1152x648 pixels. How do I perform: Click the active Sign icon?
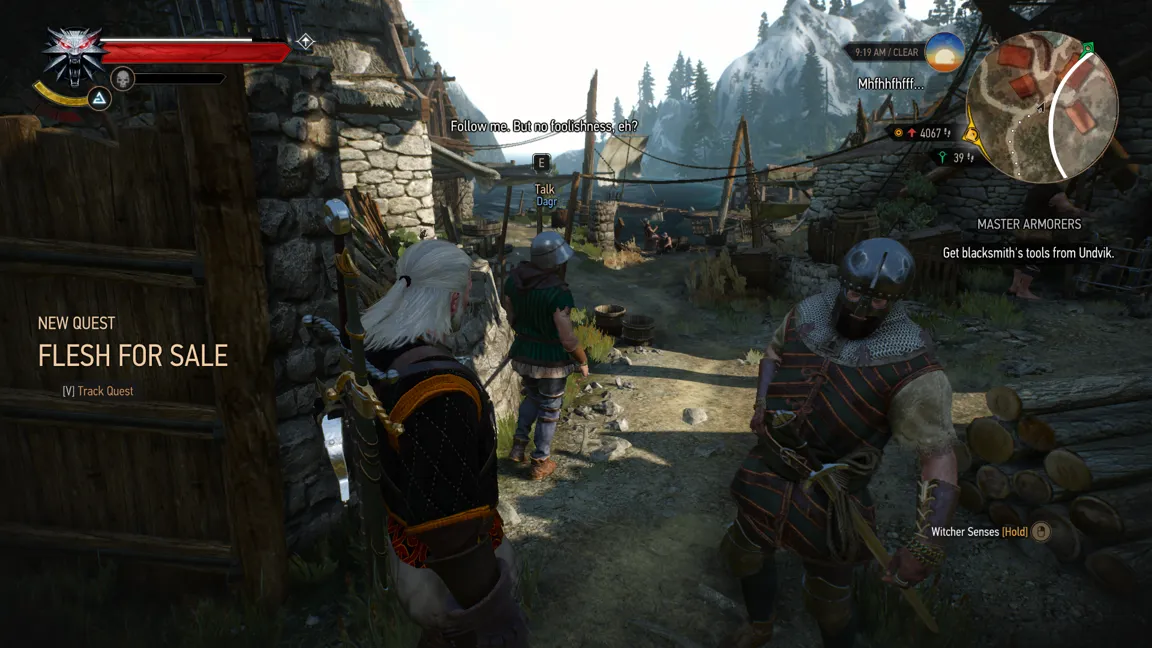99,98
